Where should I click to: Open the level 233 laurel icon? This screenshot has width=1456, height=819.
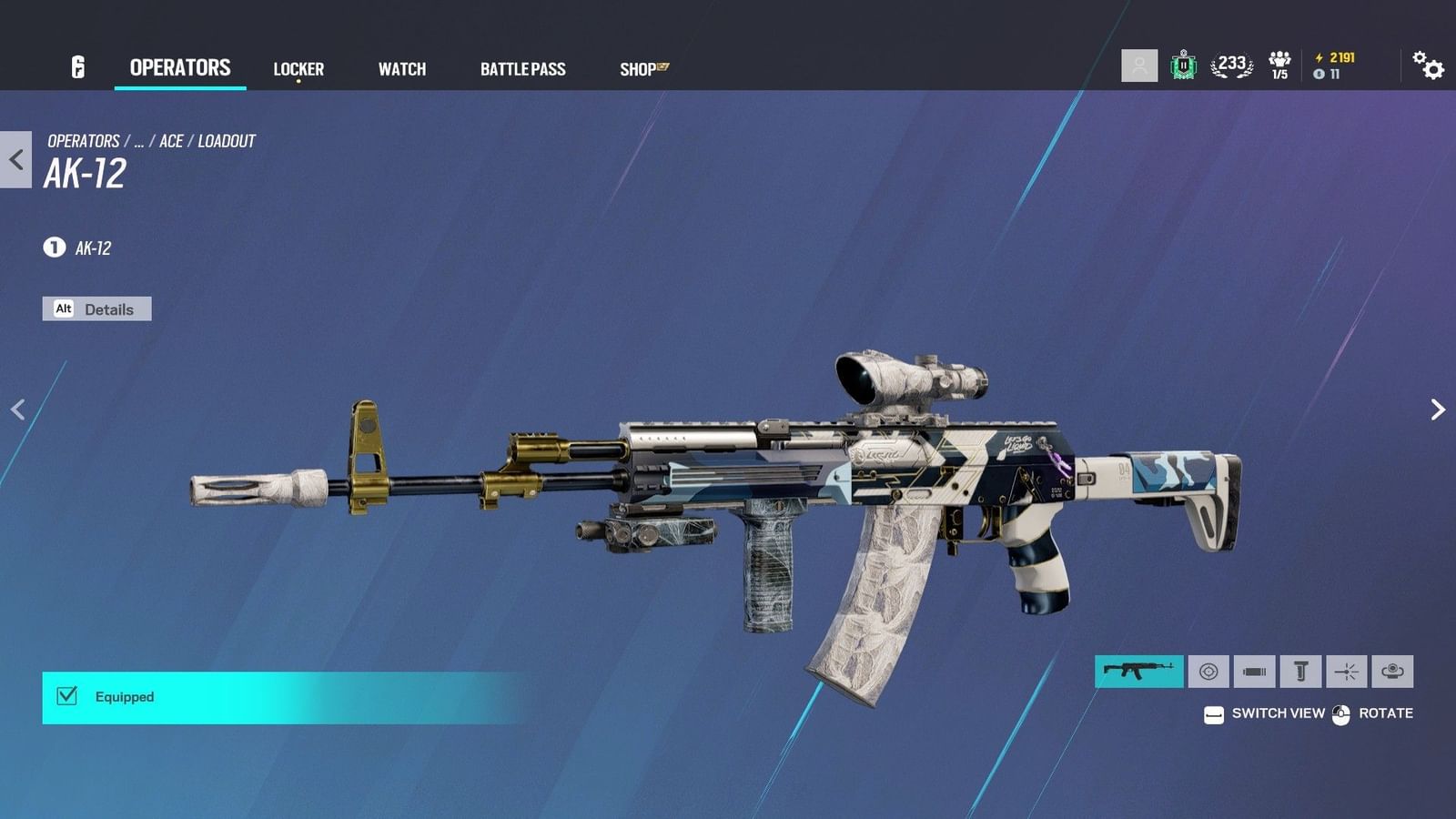(1230, 65)
